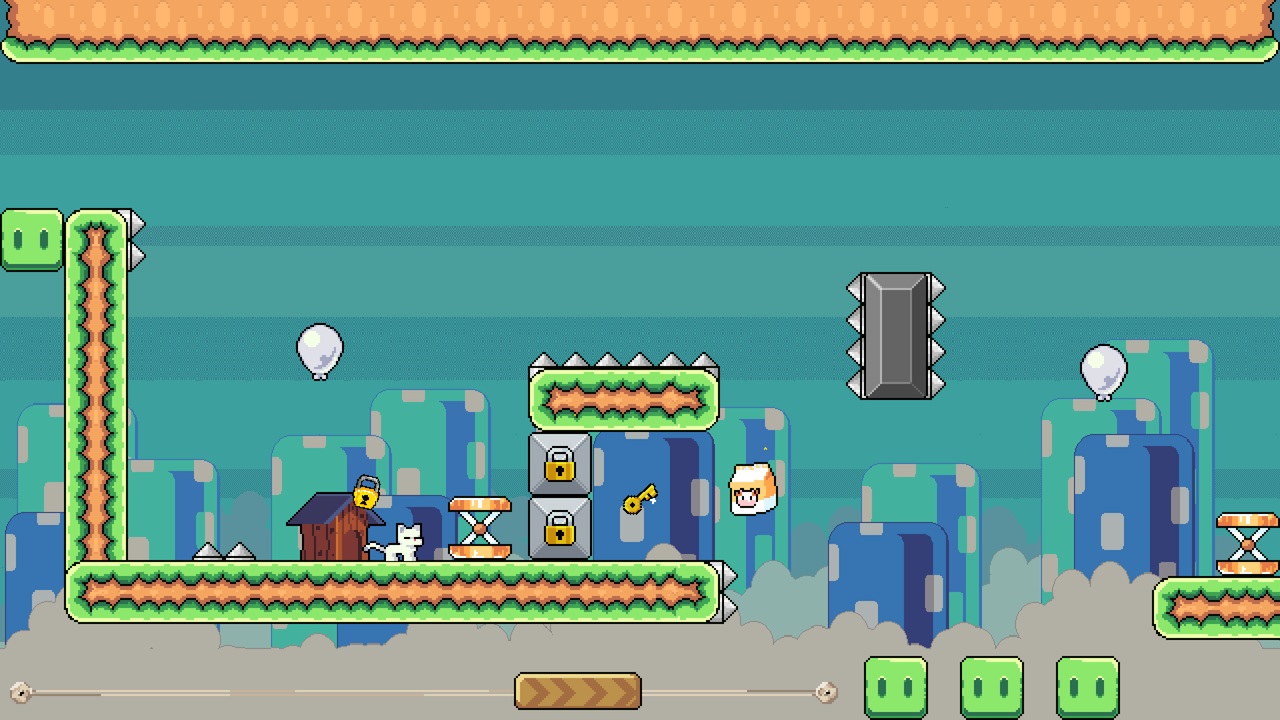The height and width of the screenshot is (720, 1280).
Task: Select the gray balloon near the left tower
Action: click(320, 347)
